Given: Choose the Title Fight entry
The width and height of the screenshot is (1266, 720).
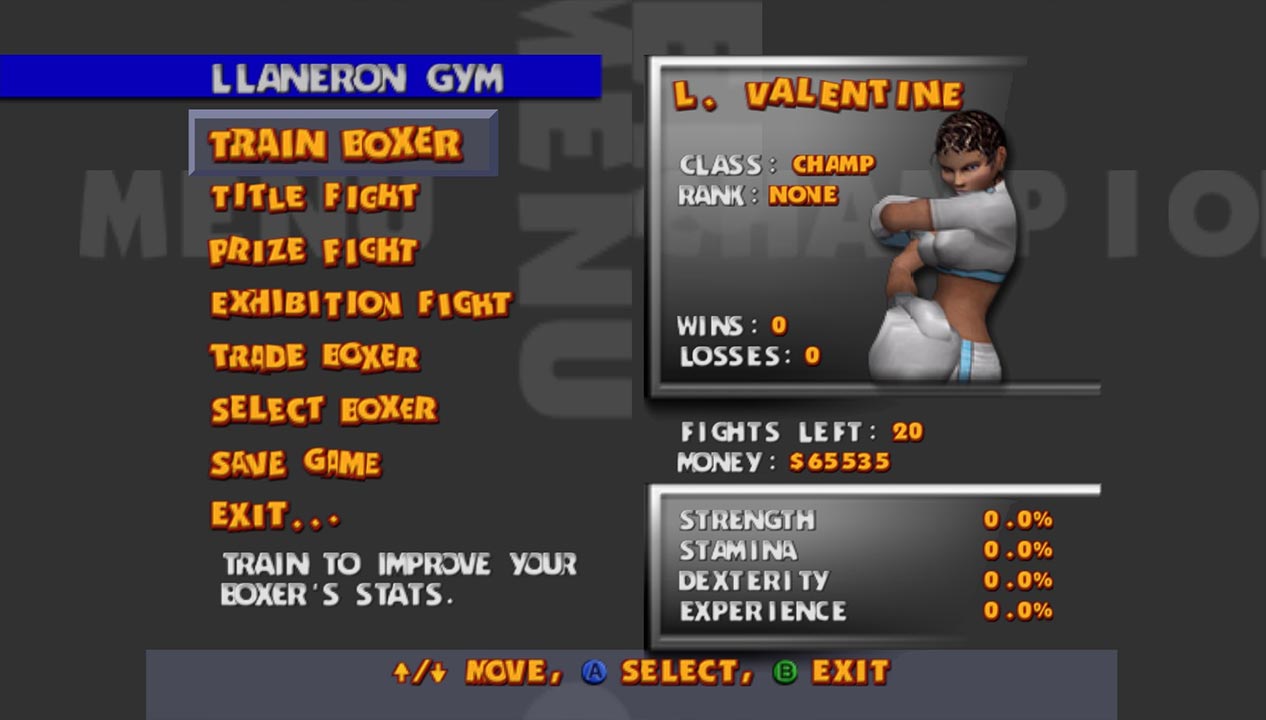Looking at the screenshot, I should click(x=314, y=197).
